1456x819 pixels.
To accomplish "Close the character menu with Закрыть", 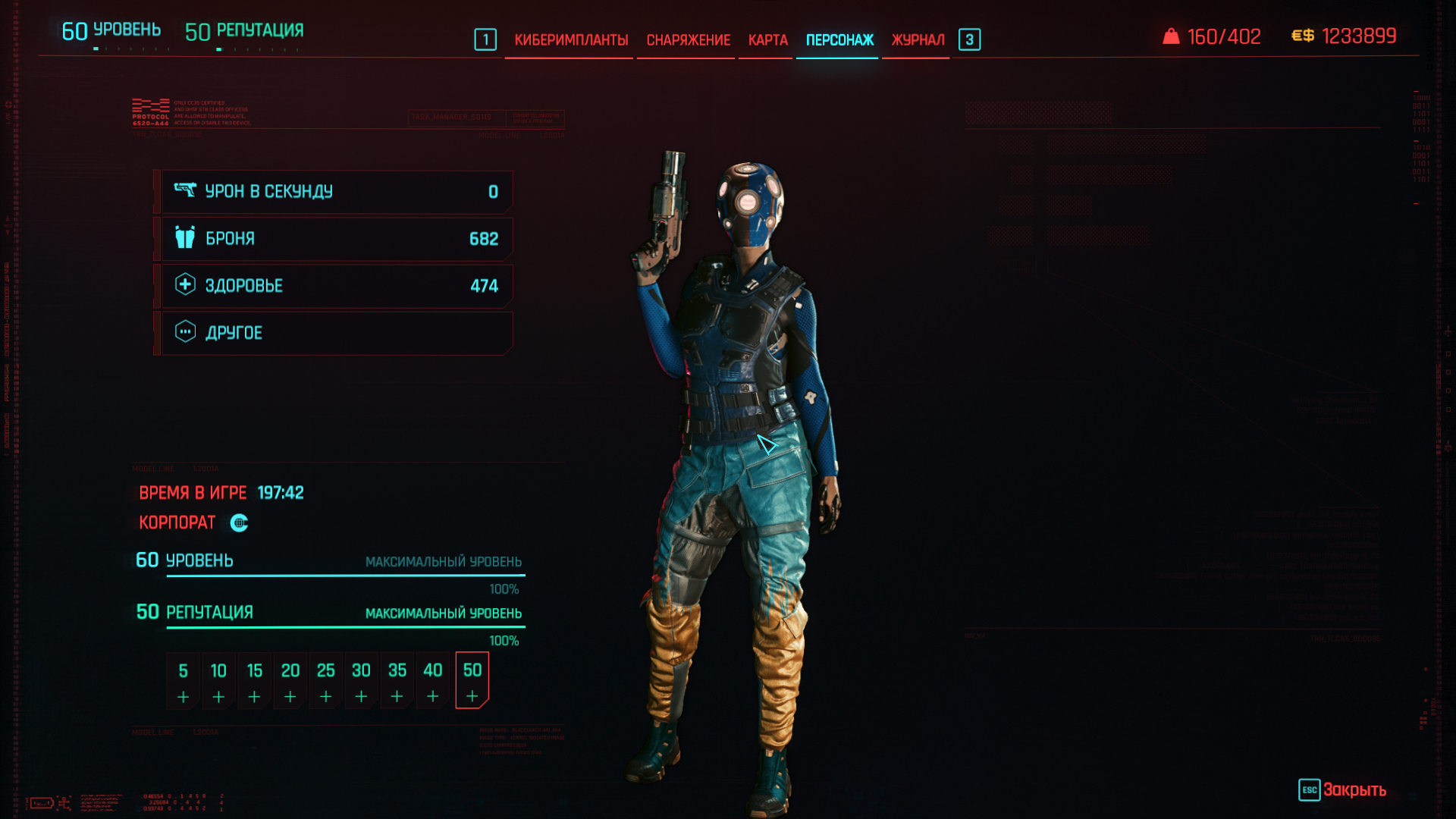I will click(x=1343, y=790).
